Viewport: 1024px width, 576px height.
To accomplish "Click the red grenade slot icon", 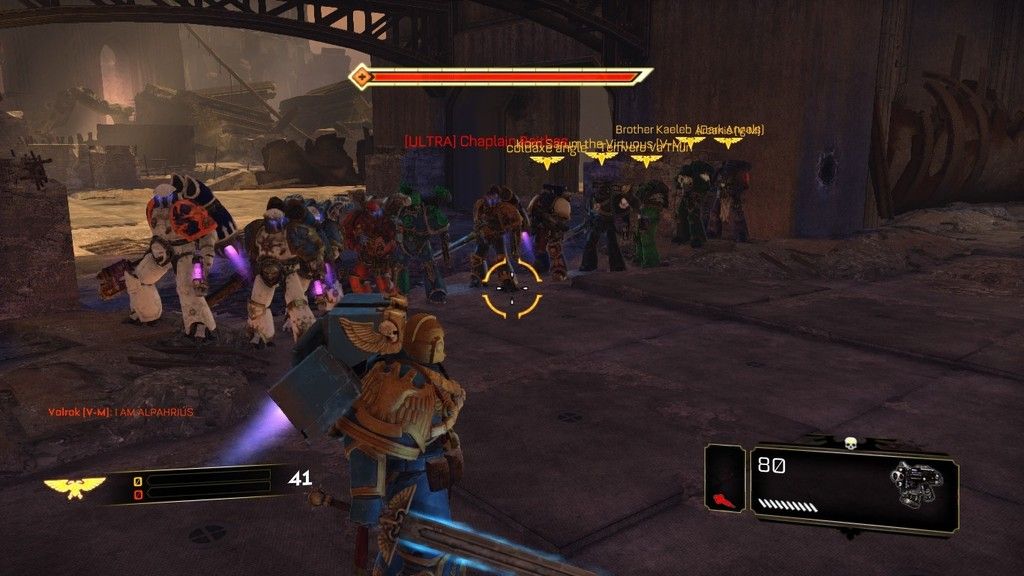I will 724,498.
